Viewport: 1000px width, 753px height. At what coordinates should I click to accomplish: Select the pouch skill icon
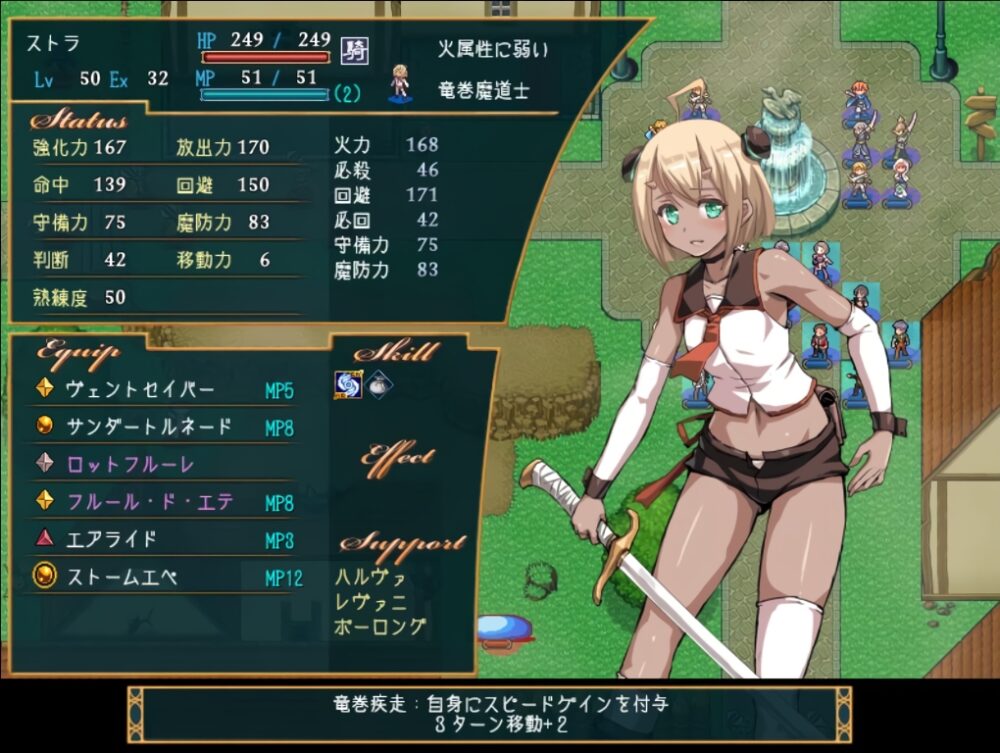(x=379, y=385)
